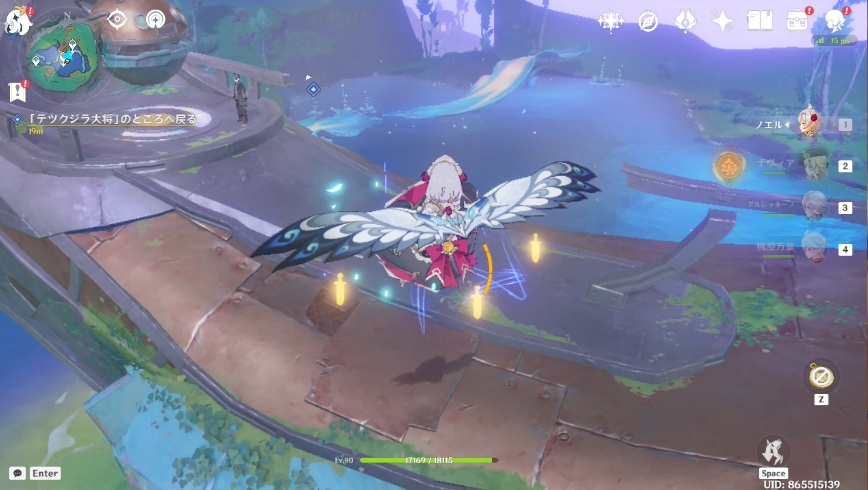
Task: Open the co-op character silhouette icon
Action: pyautogui.click(x=834, y=20)
